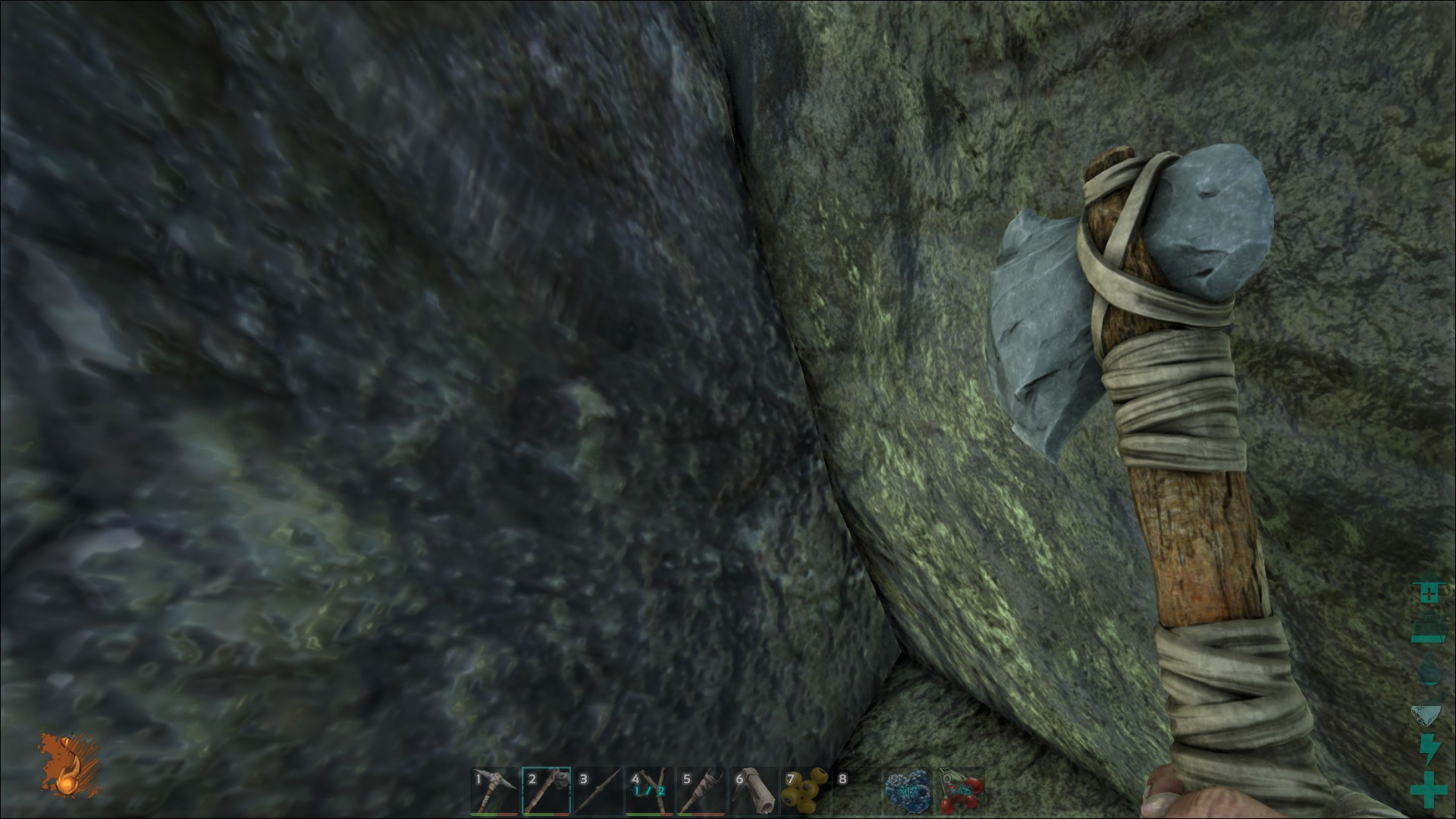Use the yellow berries in hotbar slot 7

pyautogui.click(x=804, y=792)
